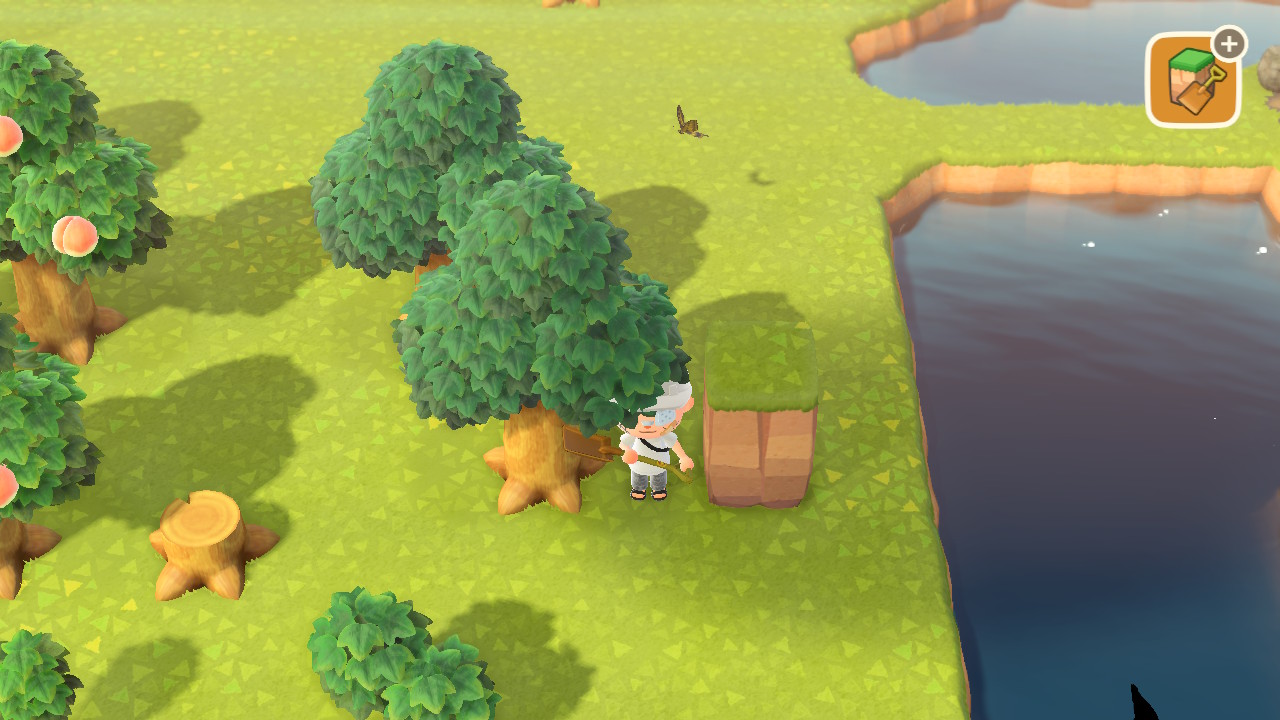Click the player character holding the net

coord(655,440)
